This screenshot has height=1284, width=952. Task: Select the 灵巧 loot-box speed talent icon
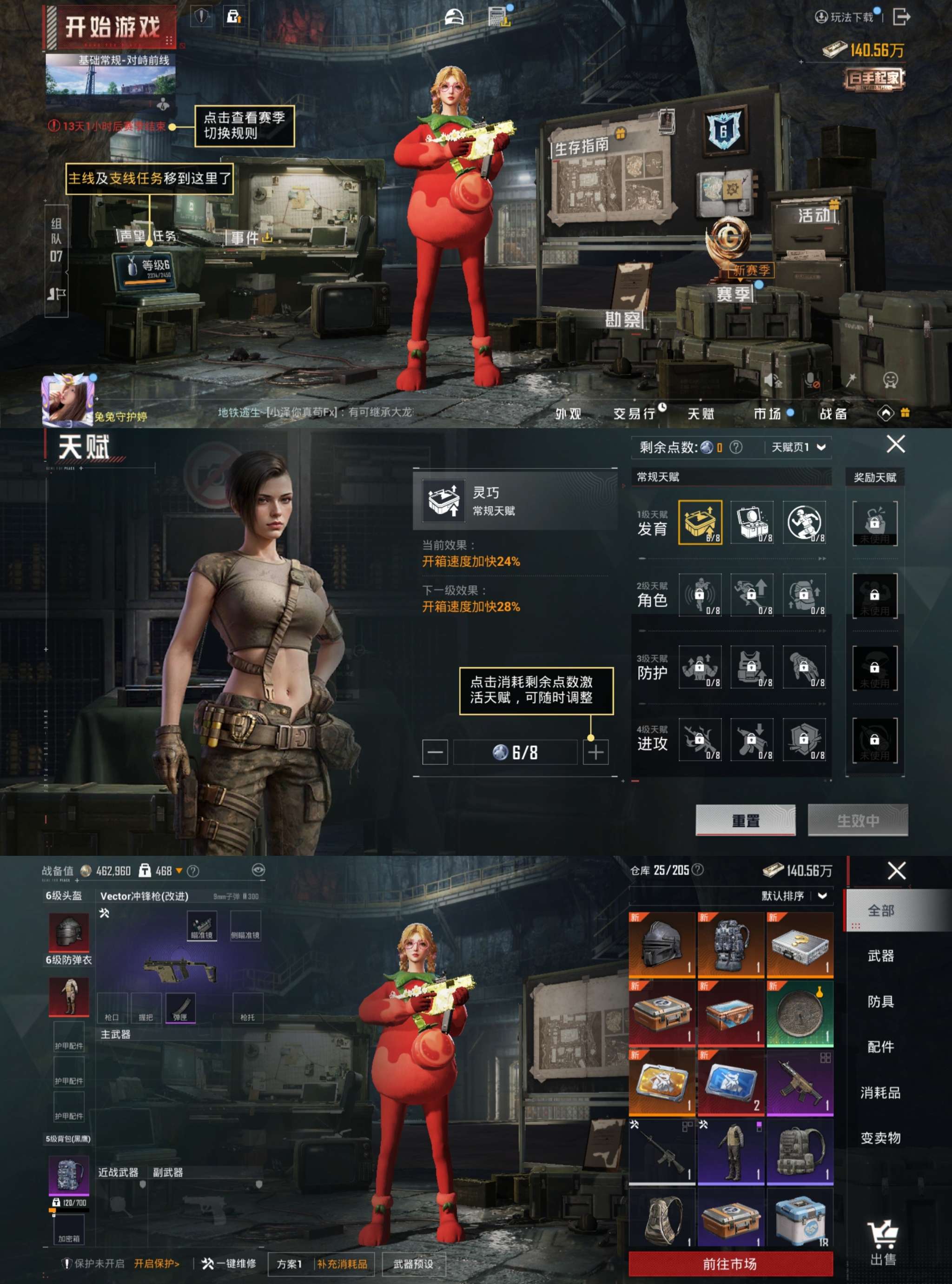click(x=700, y=522)
